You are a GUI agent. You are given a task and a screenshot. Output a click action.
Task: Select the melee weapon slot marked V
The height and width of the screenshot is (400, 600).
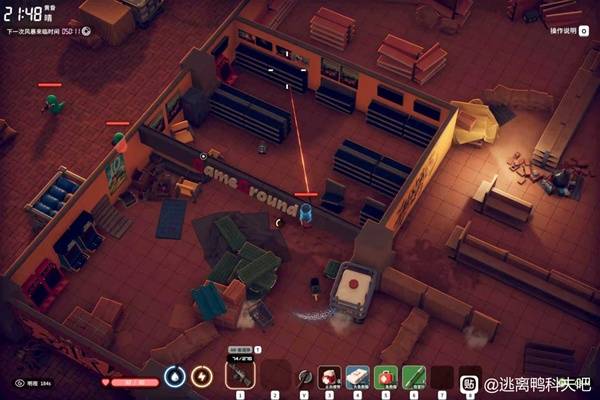pyautogui.click(x=303, y=377)
